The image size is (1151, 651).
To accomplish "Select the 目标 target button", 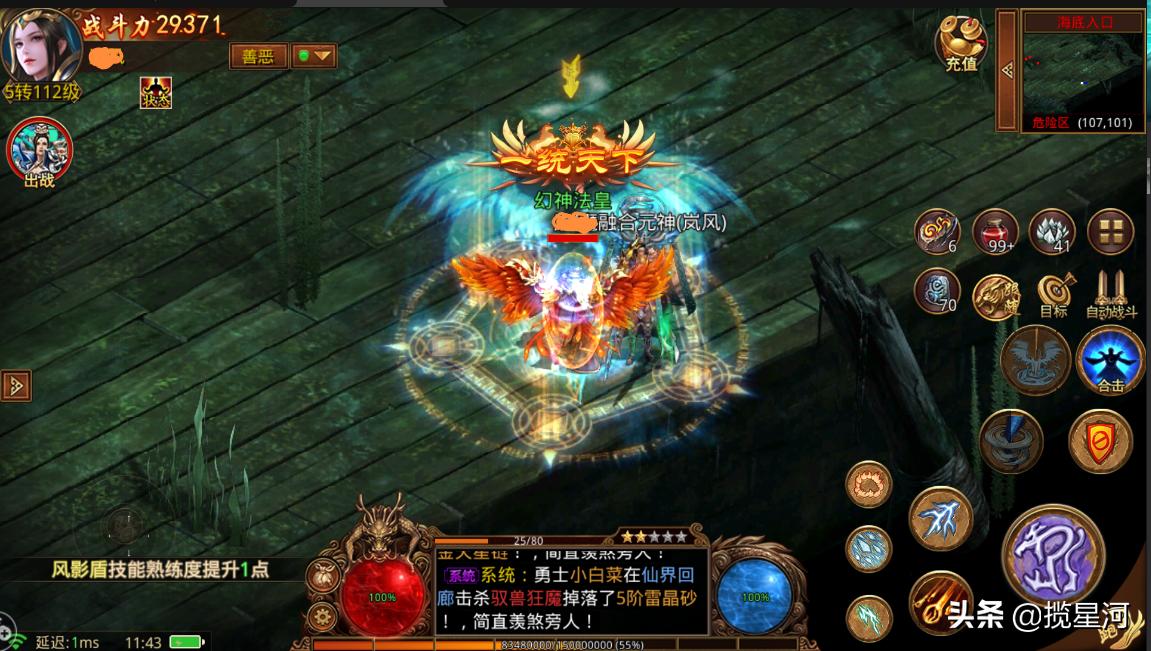I will [x=1053, y=293].
